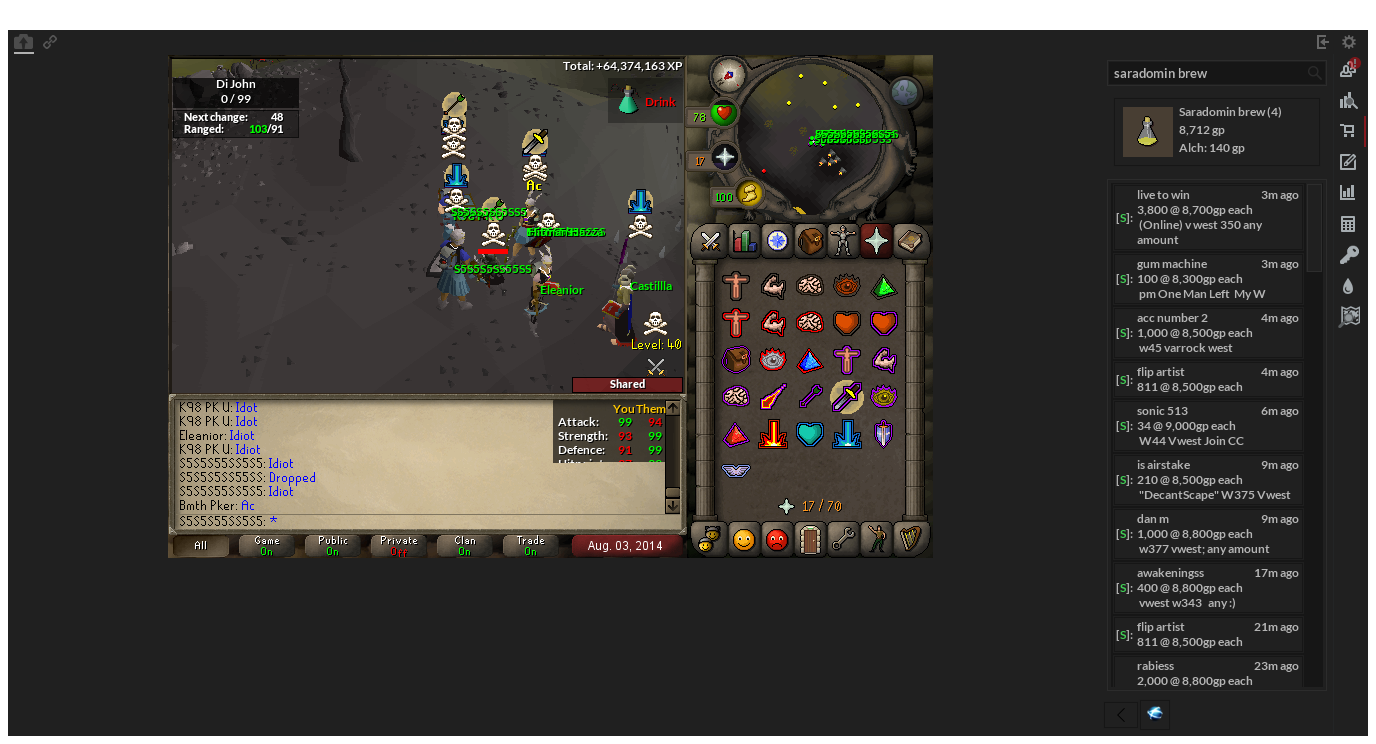Viewport: 1376px width, 744px height.
Task: Open the Notes panel in RuneLite sidebar
Action: point(1349,161)
